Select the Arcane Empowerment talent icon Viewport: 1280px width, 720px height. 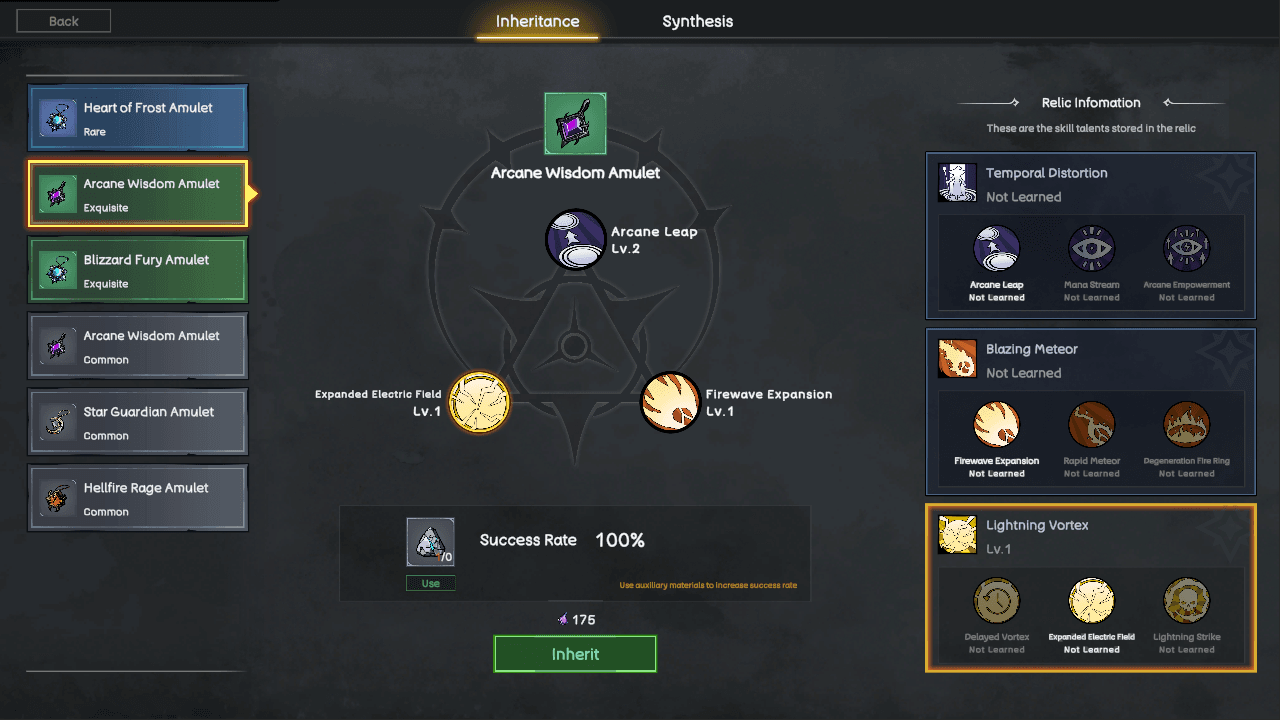(1186, 250)
